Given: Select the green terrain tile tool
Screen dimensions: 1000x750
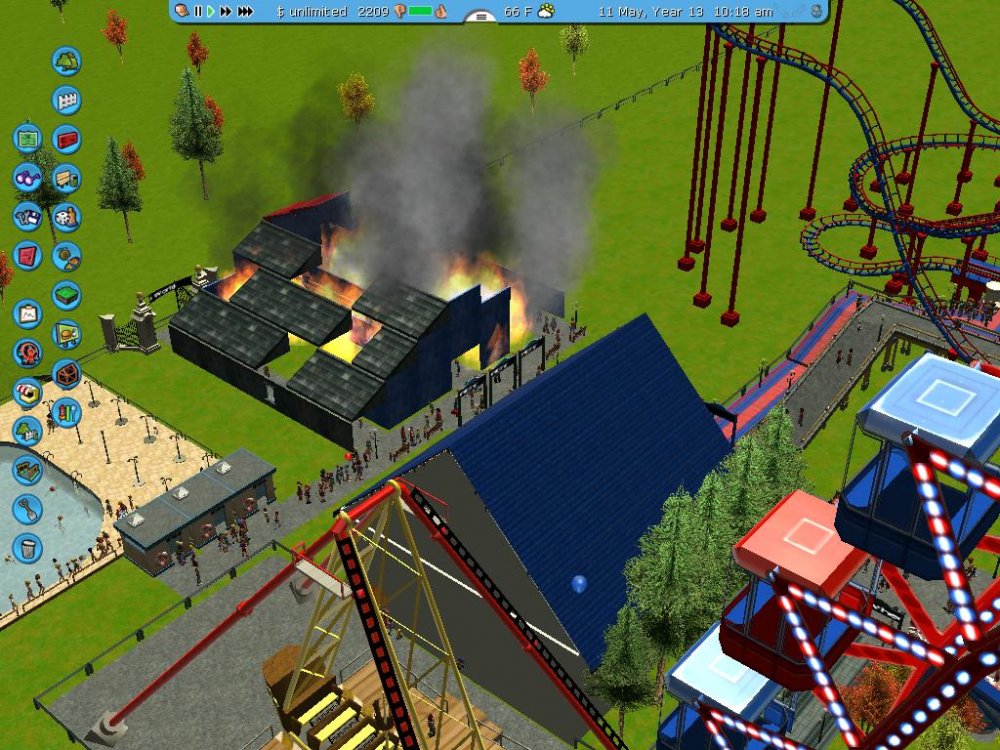Looking at the screenshot, I should tap(66, 296).
